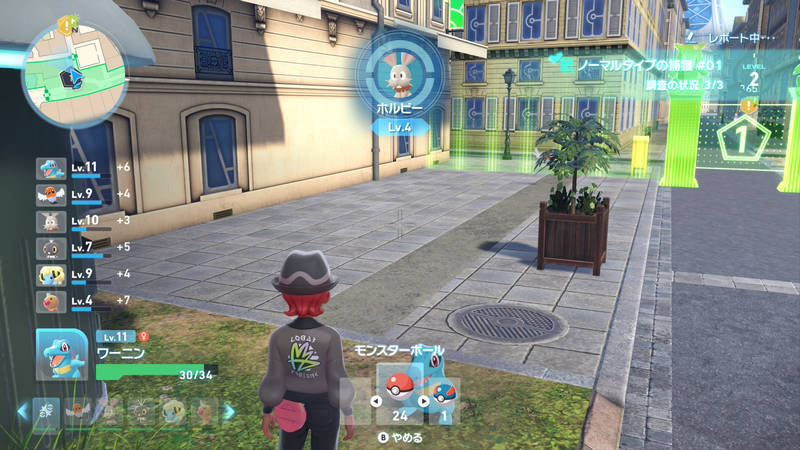This screenshot has height=450, width=800.
Task: Click the left arrow of the bottom party strip
Action: pos(24,411)
